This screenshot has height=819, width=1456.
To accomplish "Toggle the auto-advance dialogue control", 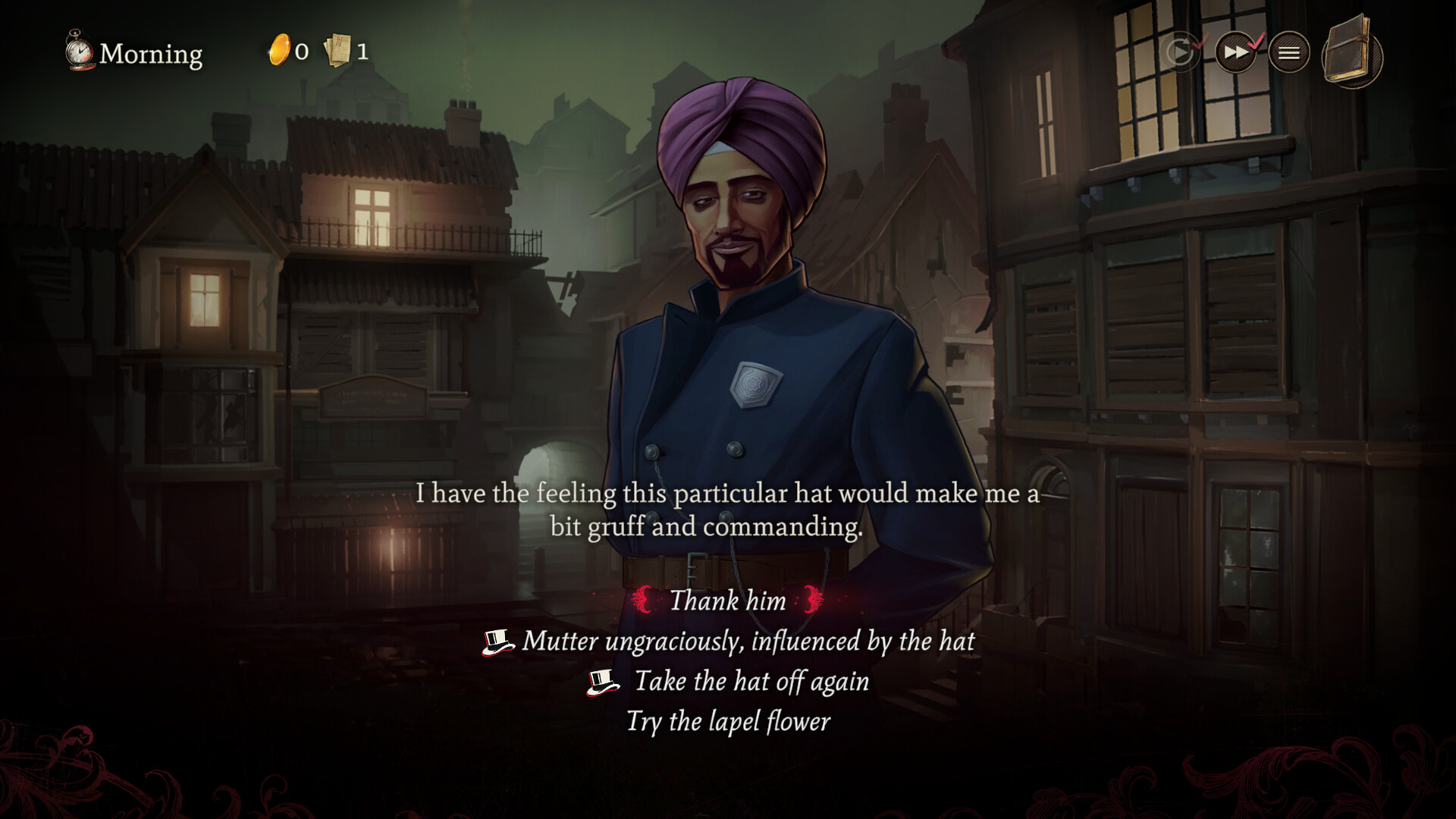I will [x=1180, y=52].
